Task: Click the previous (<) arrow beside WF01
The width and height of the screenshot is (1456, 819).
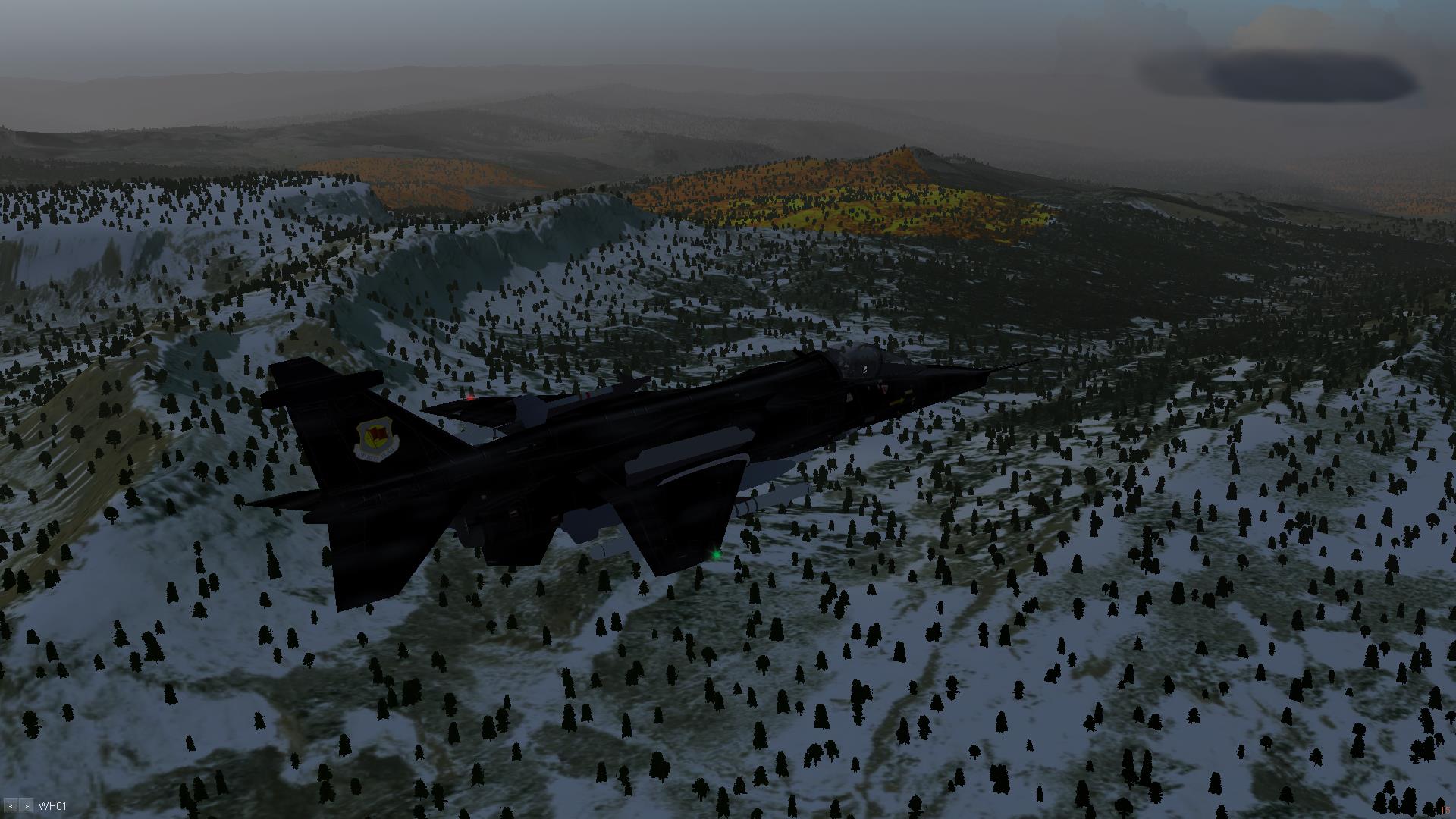Action: pyautogui.click(x=11, y=805)
